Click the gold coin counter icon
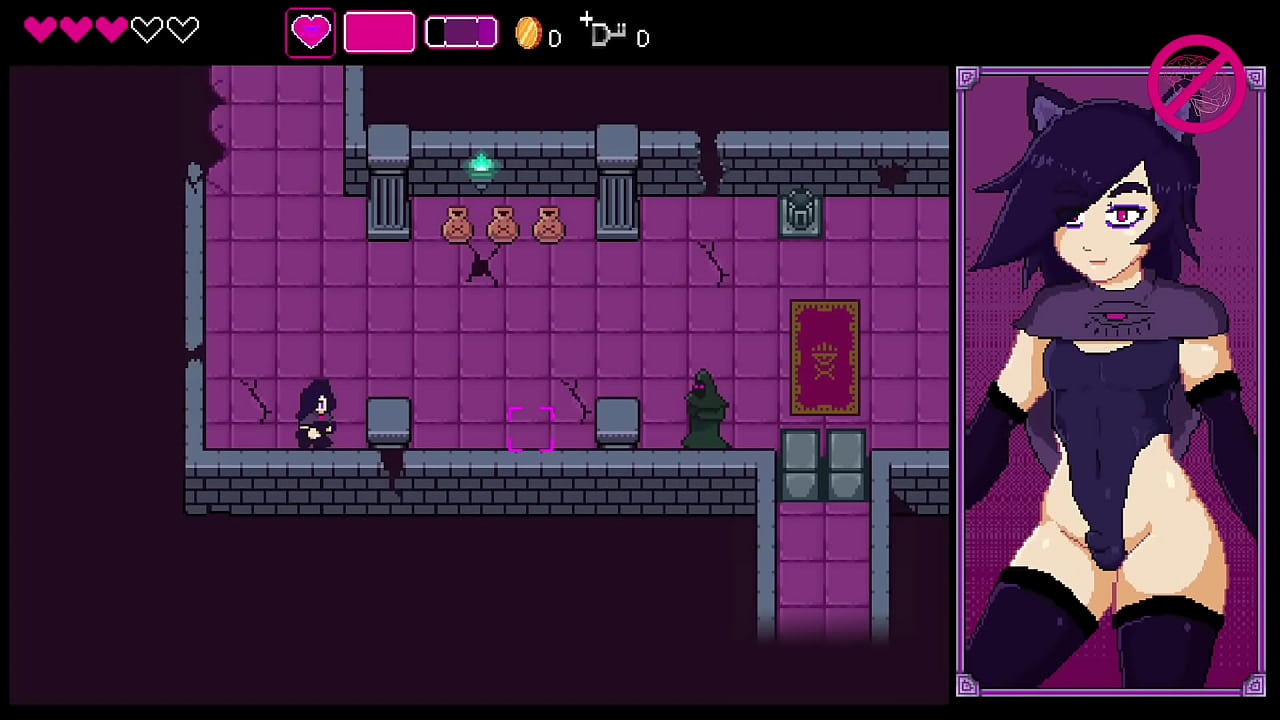The image size is (1280, 720). [528, 33]
